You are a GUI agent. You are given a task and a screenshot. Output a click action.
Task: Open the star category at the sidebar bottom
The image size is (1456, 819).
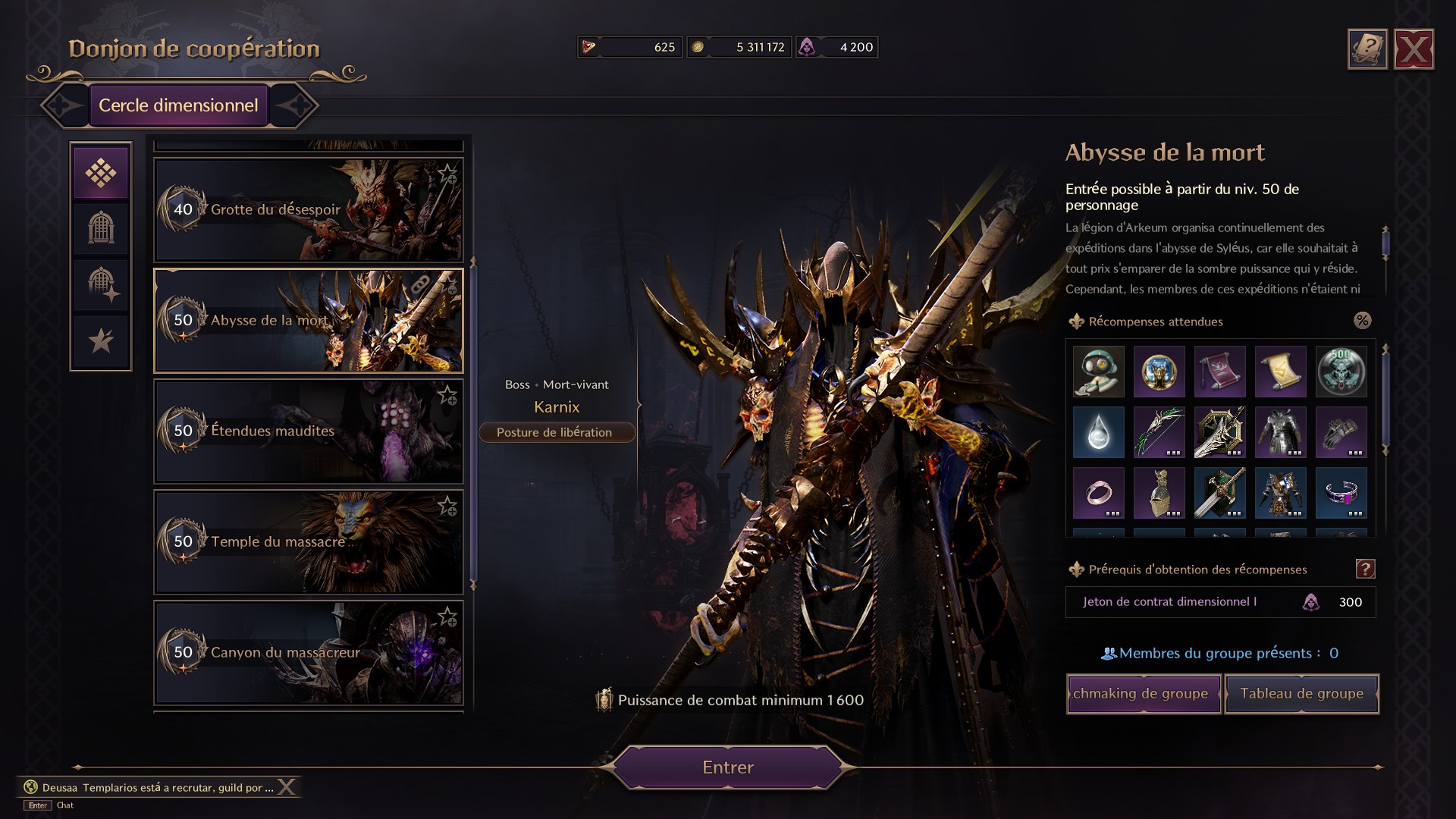point(101,340)
